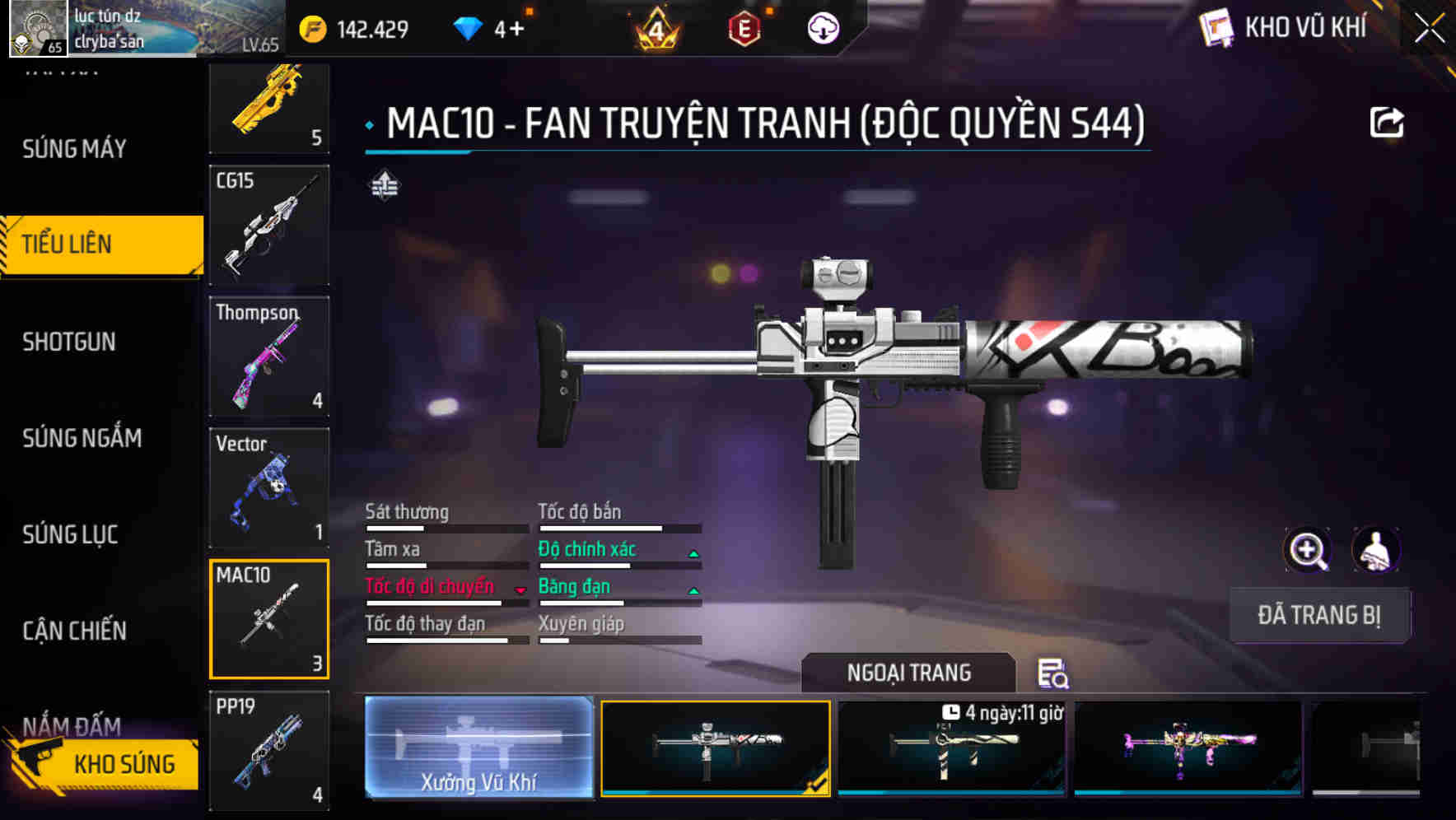
Task: Switch to the Shotgun category
Action: tap(69, 342)
